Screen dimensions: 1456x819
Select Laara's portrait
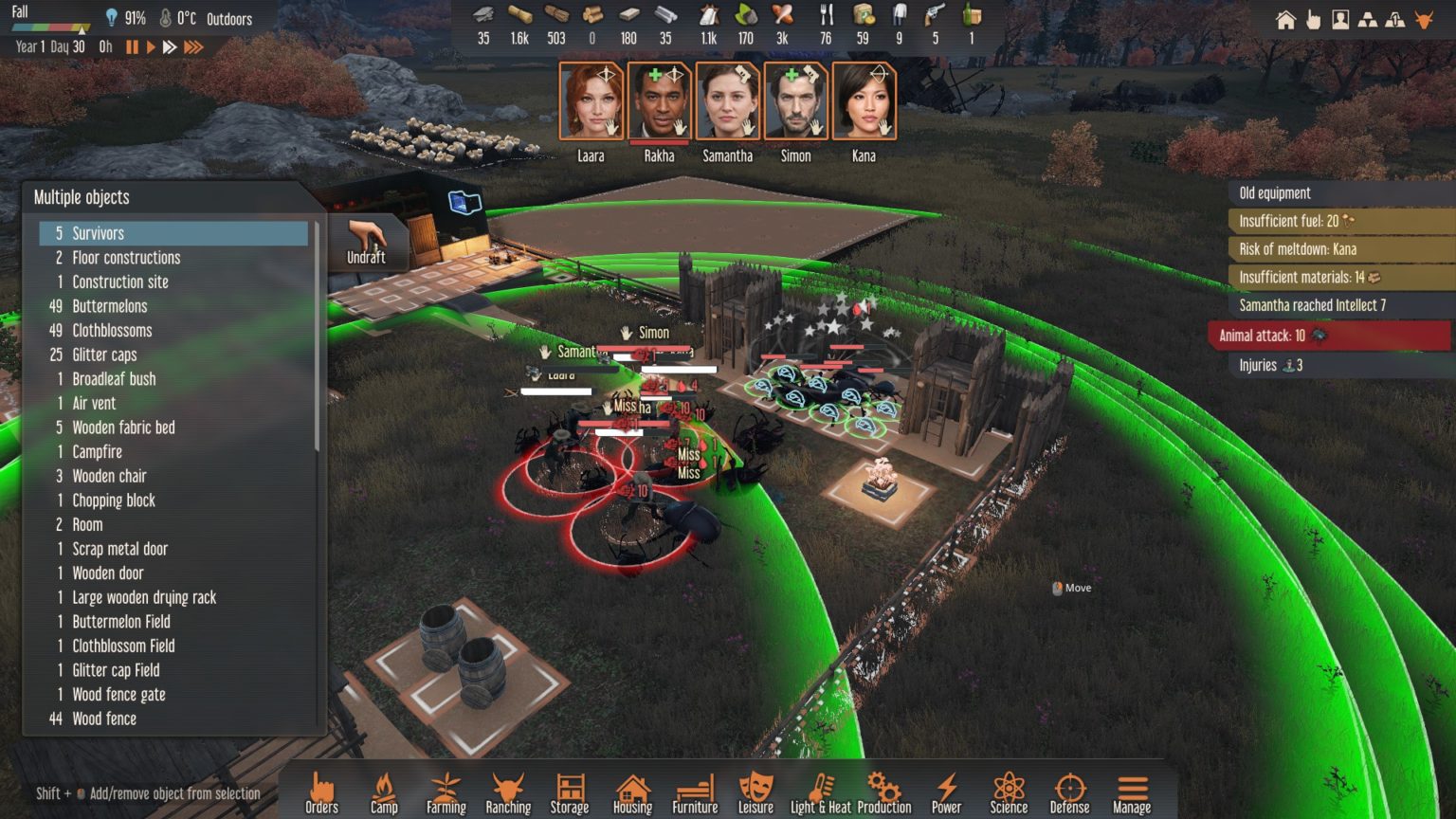(591, 101)
